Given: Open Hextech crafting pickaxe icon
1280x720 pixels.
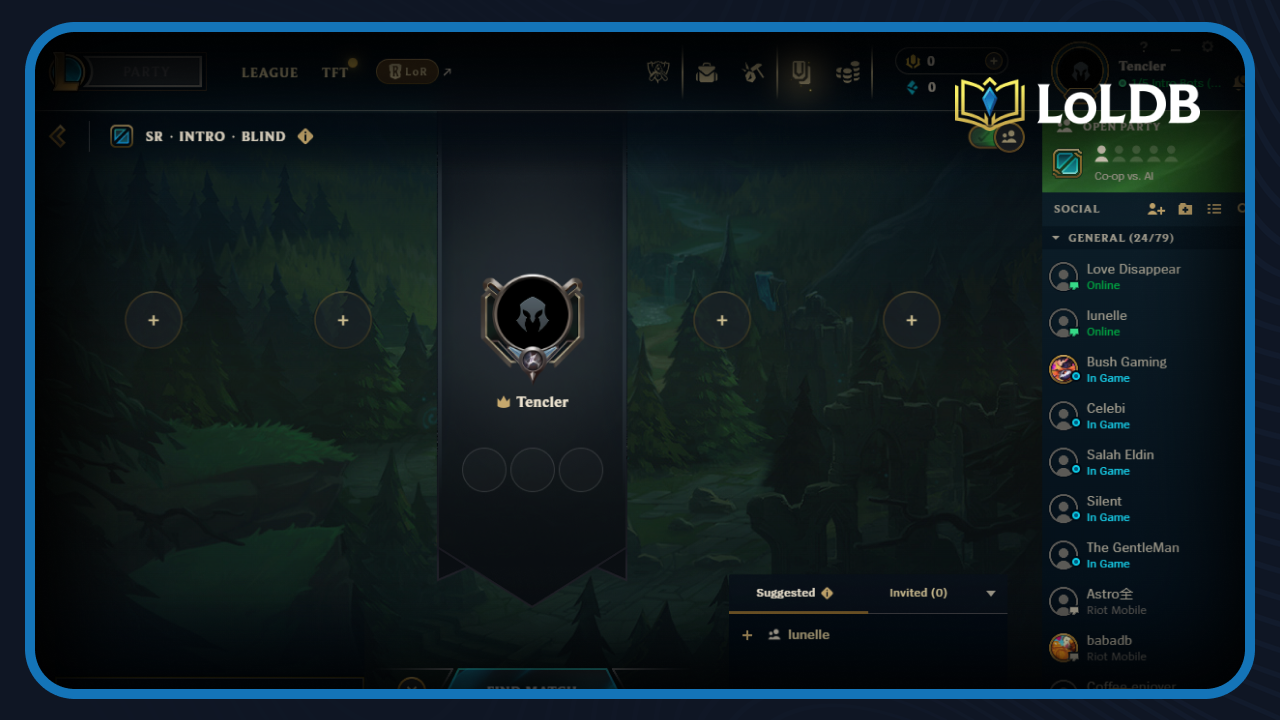Looking at the screenshot, I should (x=753, y=72).
